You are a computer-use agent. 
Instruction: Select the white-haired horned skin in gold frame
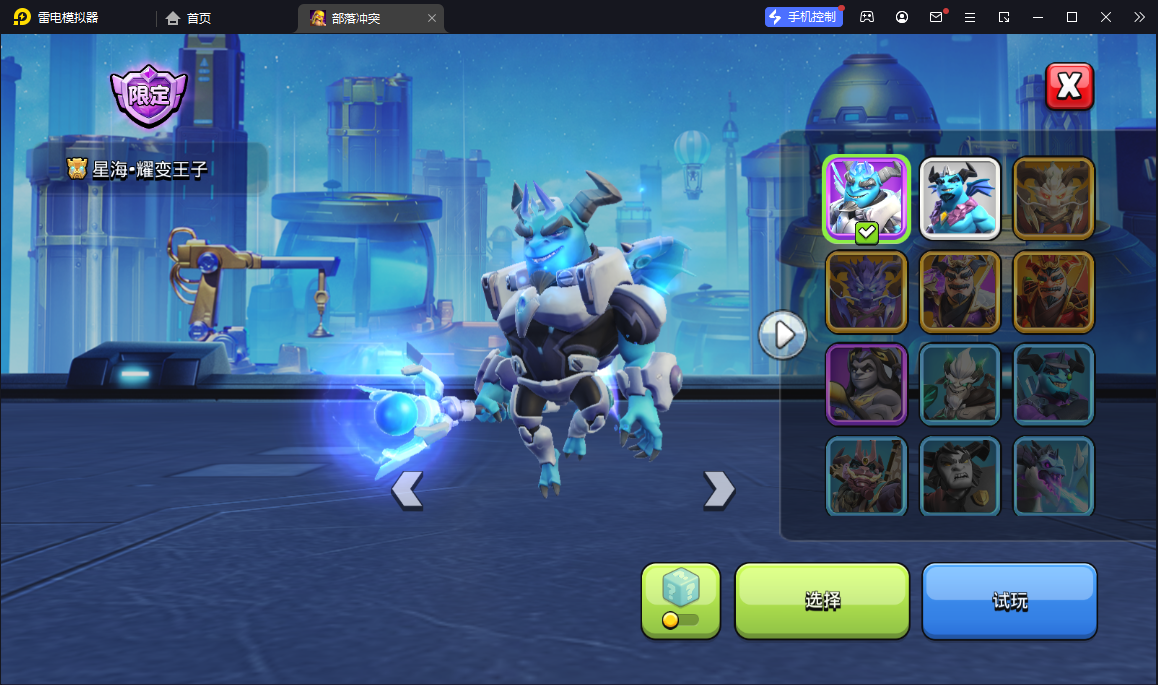1054,199
